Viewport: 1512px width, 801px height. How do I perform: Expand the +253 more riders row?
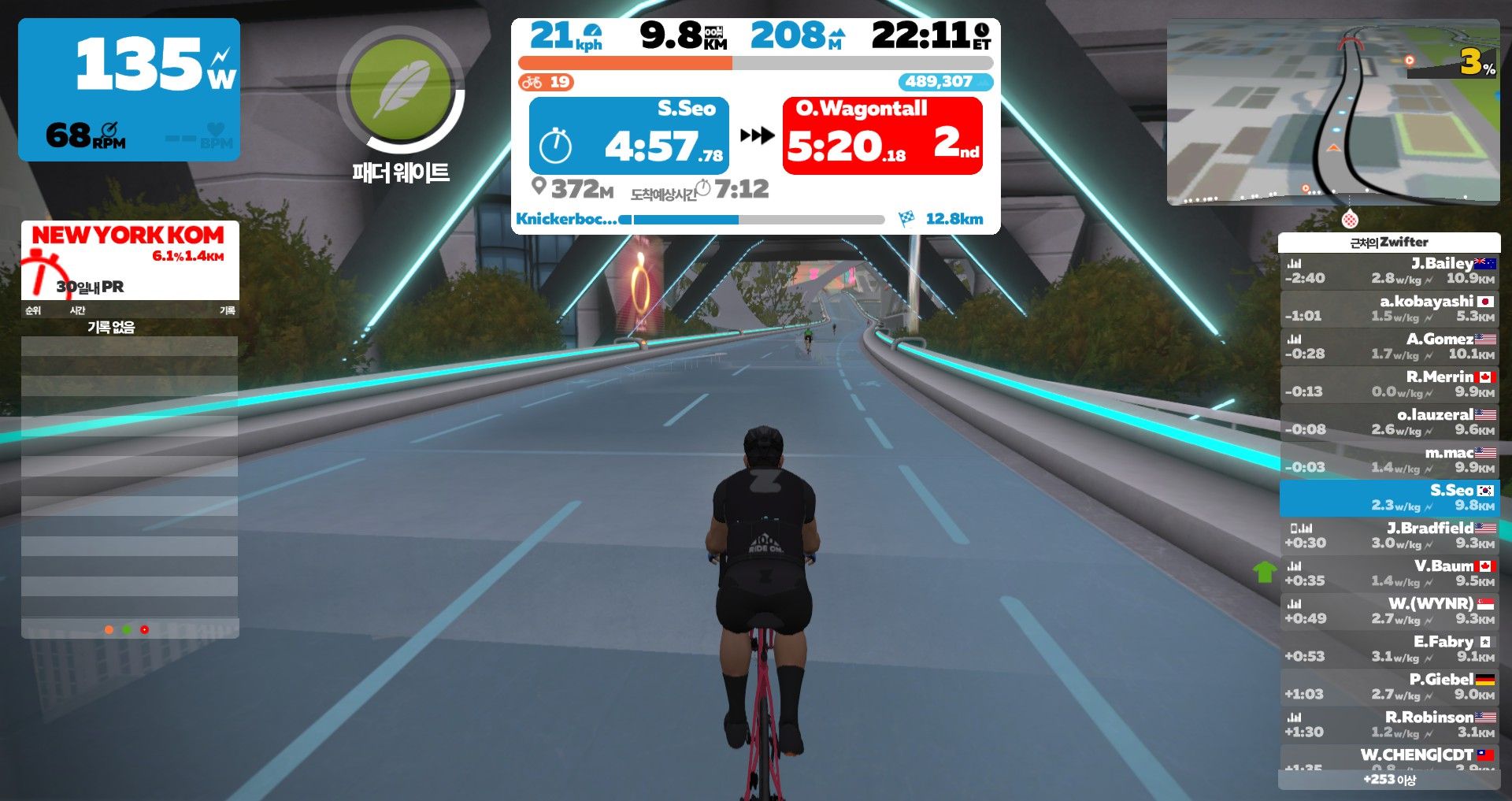click(1389, 779)
